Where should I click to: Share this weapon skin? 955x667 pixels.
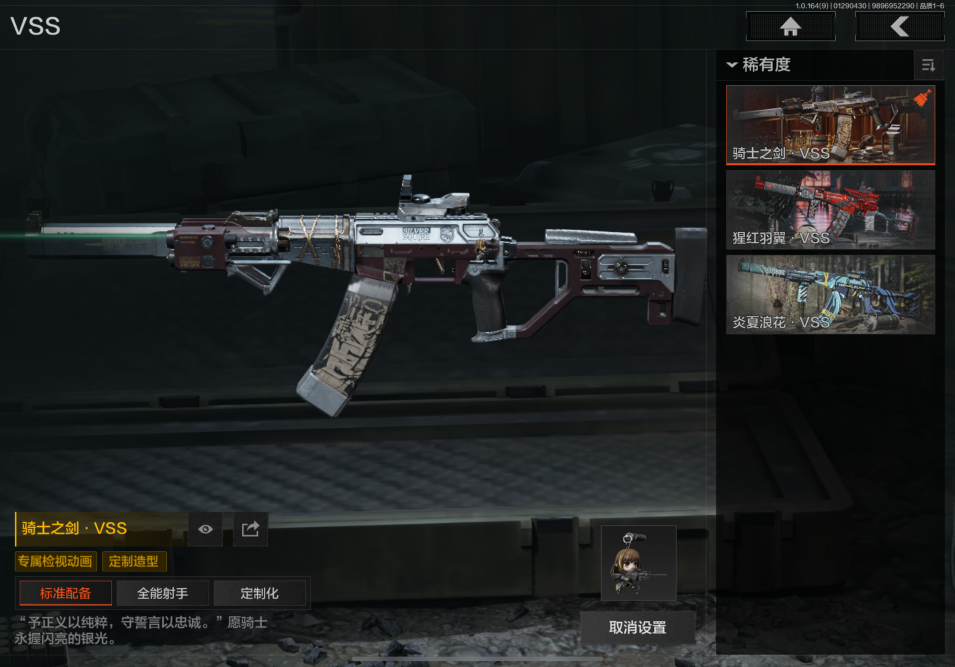point(250,529)
